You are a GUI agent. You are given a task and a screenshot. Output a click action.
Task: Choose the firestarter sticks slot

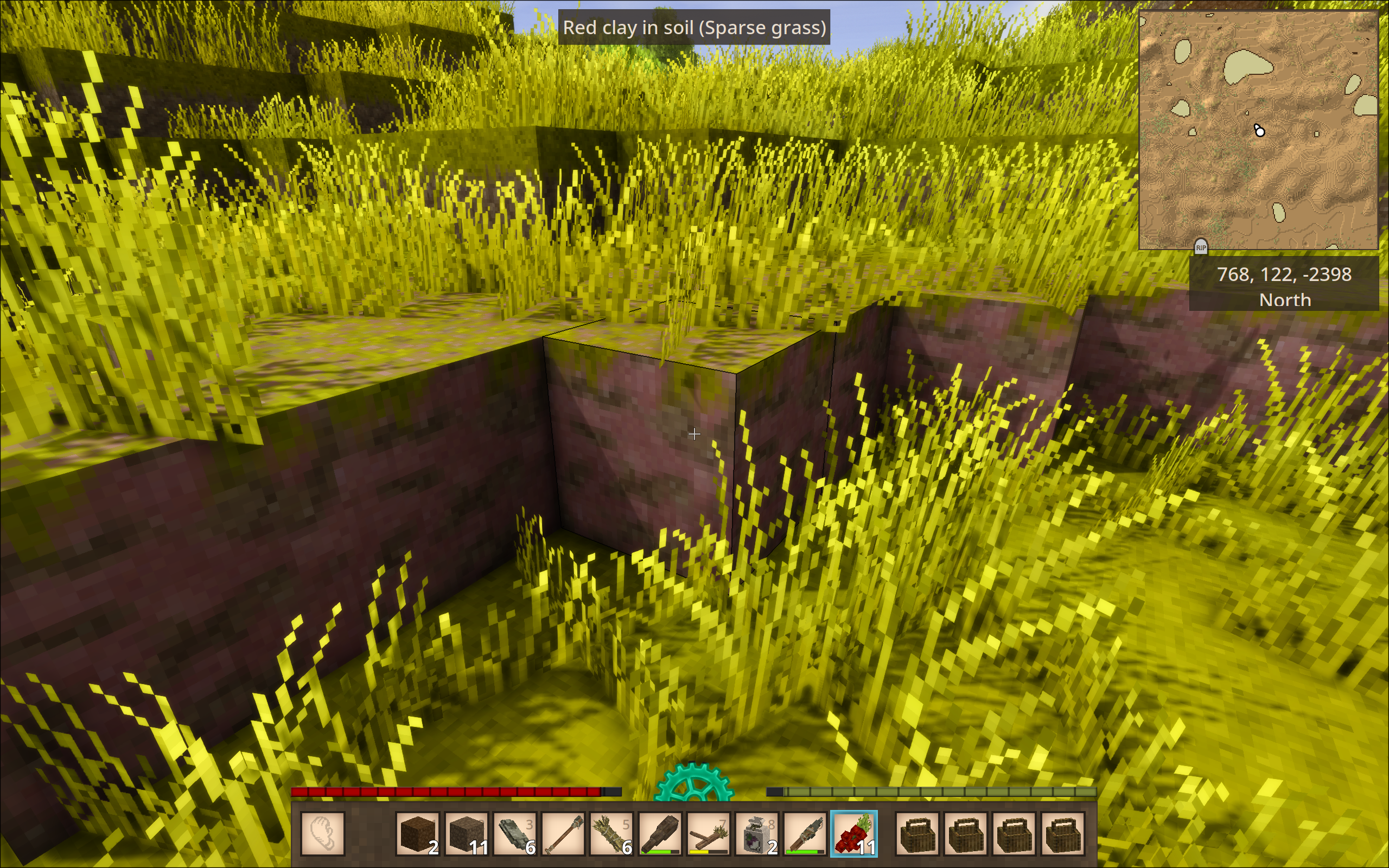[708, 833]
